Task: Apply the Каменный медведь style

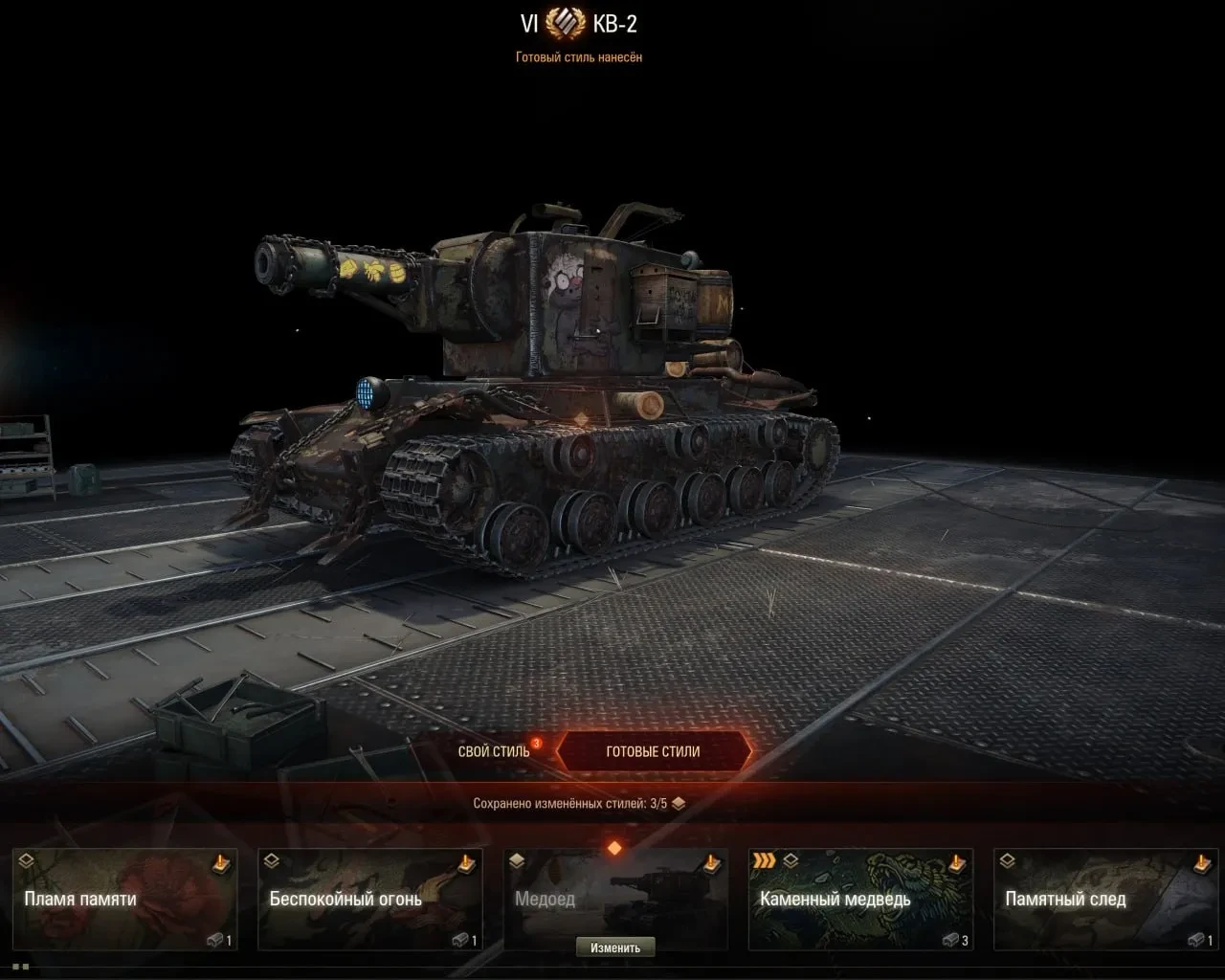Action: (x=860, y=899)
